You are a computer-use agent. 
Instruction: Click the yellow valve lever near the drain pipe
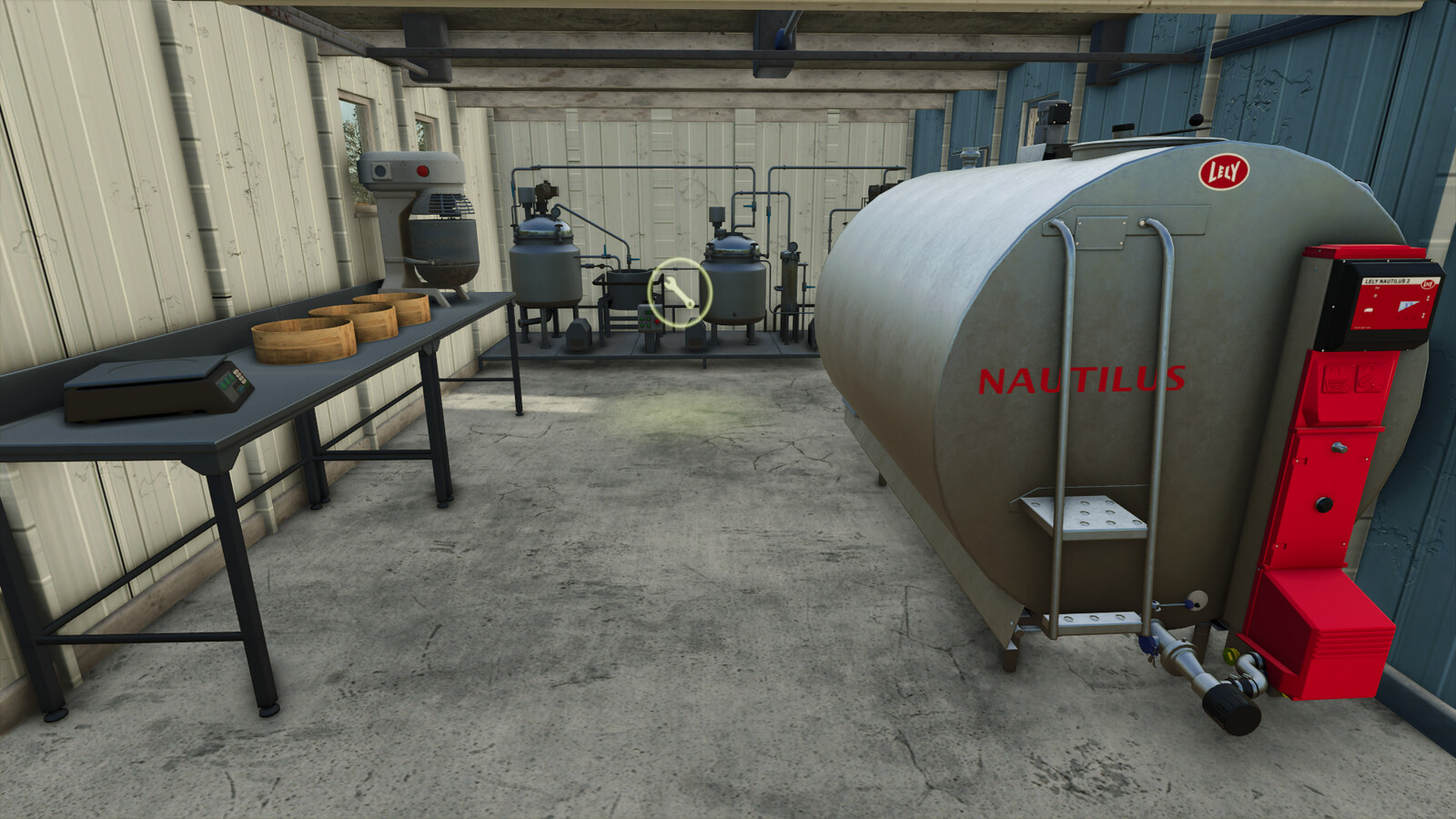click(x=1231, y=656)
